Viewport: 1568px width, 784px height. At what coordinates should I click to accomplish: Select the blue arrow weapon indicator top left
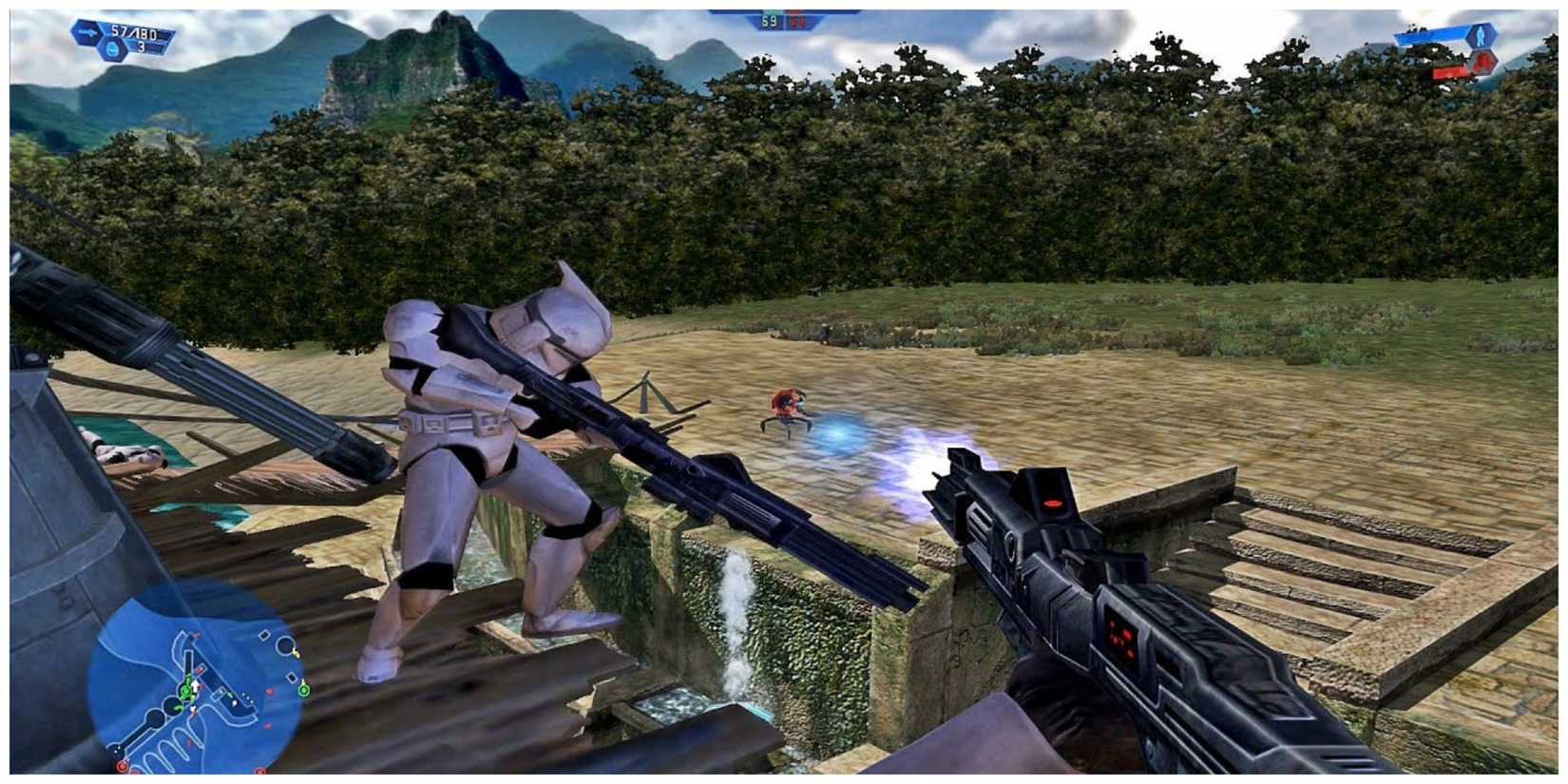point(86,32)
